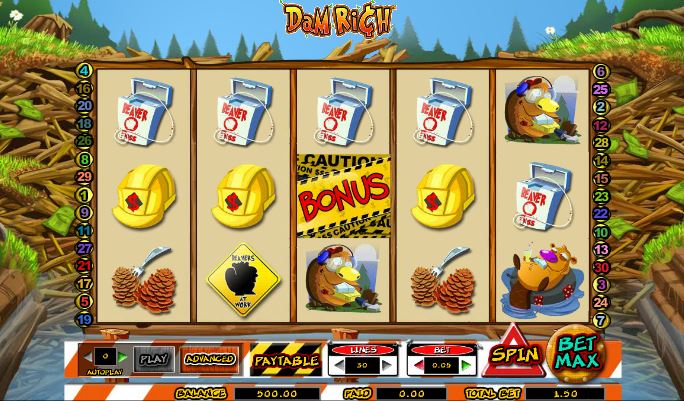Lower the BET amount

click(420, 365)
